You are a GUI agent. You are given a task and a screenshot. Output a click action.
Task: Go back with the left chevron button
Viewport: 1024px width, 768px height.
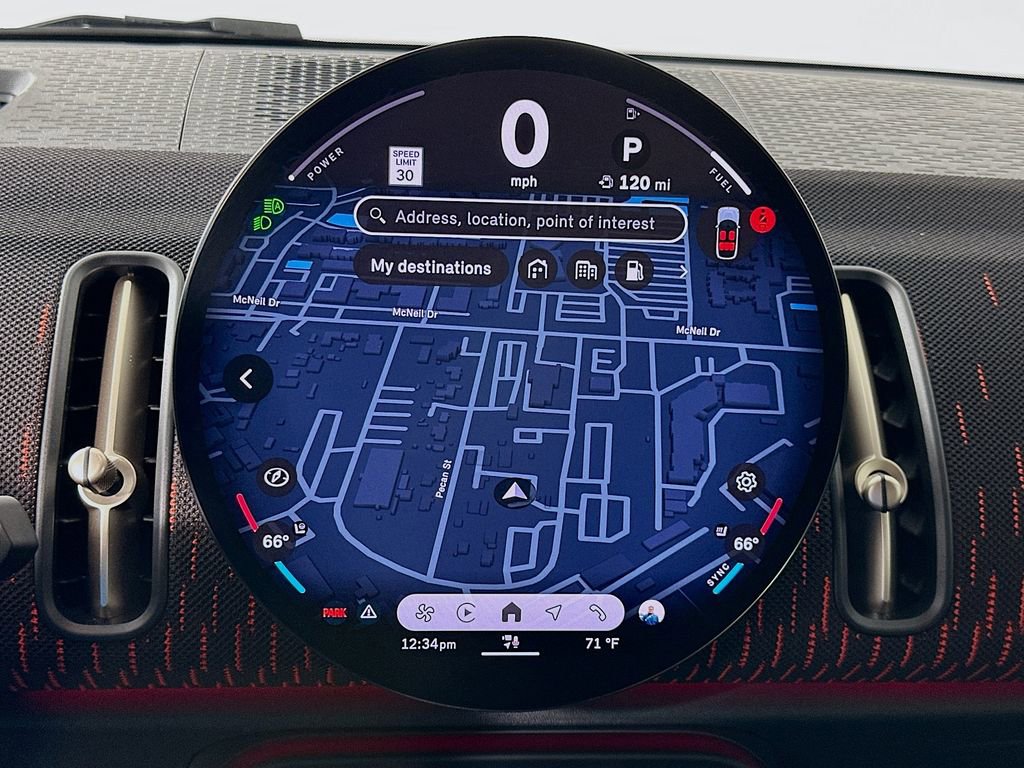248,379
